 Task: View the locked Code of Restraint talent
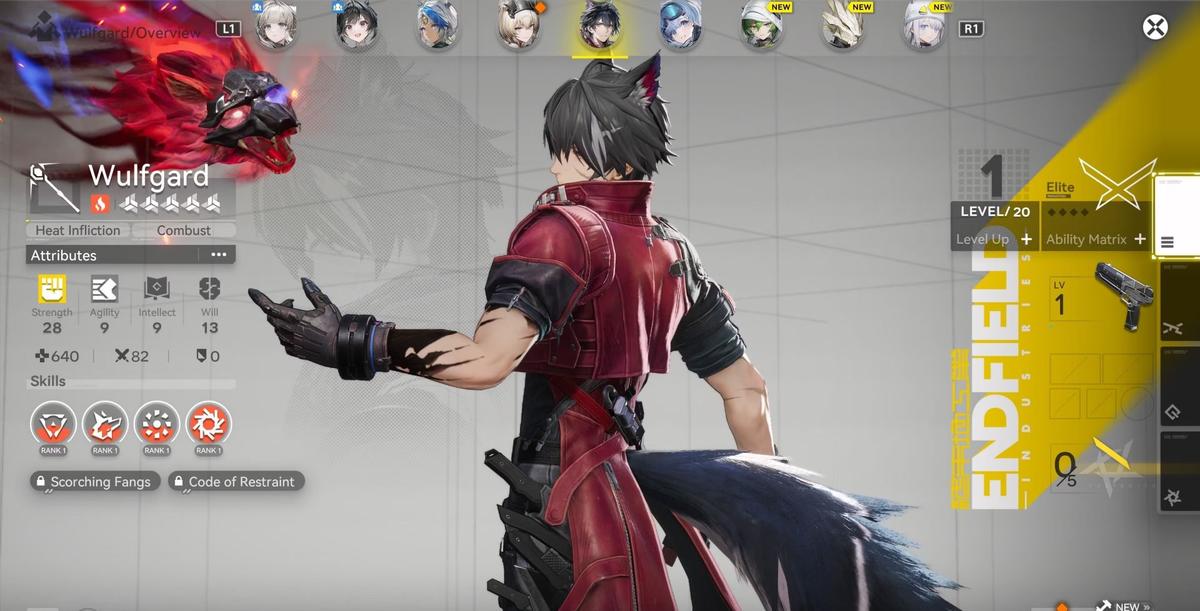[236, 482]
